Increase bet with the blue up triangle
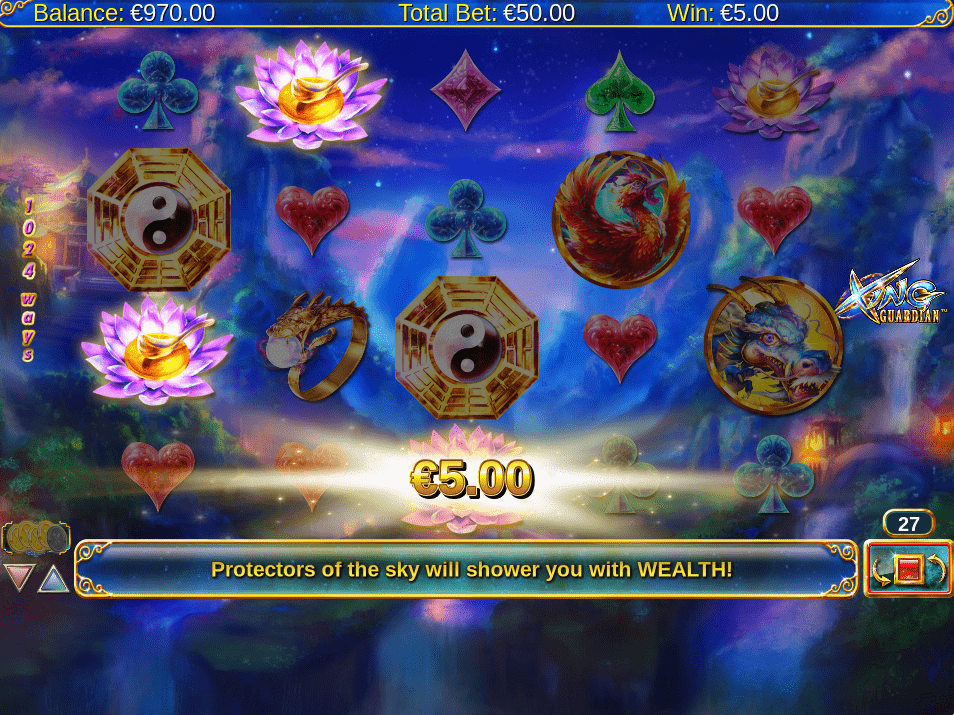This screenshot has height=715, width=954. pos(53,578)
